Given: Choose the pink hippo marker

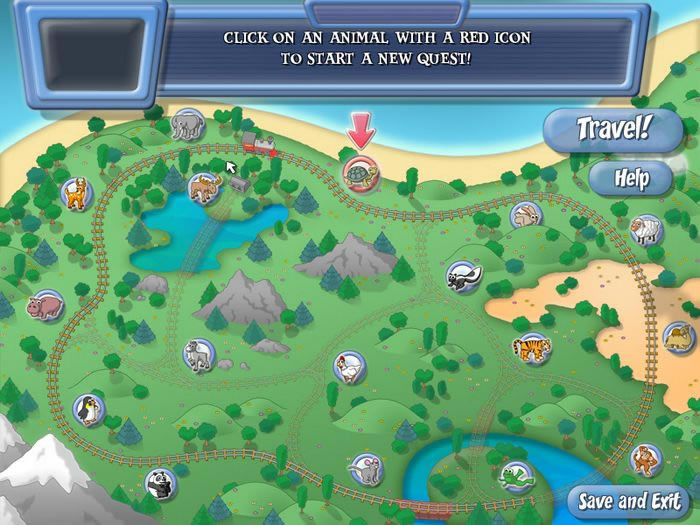Looking at the screenshot, I should 45,304.
